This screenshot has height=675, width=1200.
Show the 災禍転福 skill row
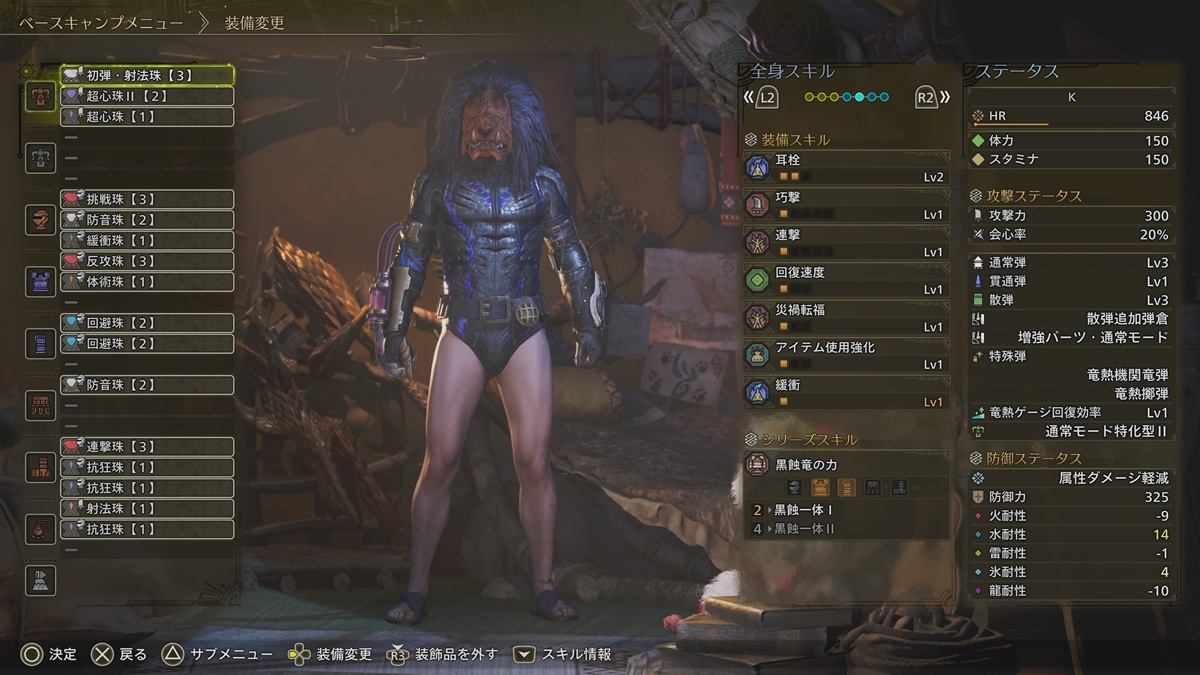click(846, 317)
